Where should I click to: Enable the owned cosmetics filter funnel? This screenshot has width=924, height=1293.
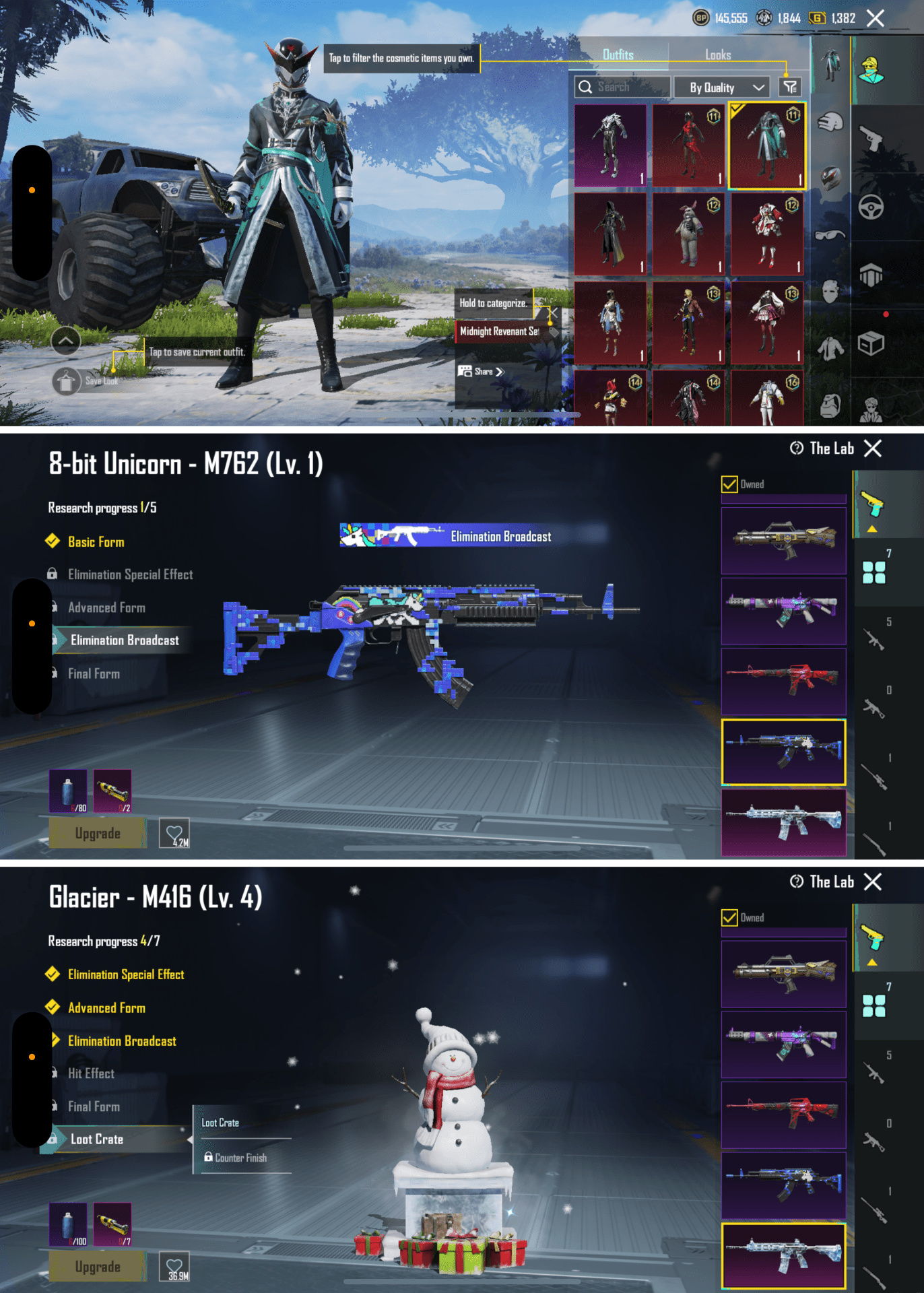coord(791,86)
